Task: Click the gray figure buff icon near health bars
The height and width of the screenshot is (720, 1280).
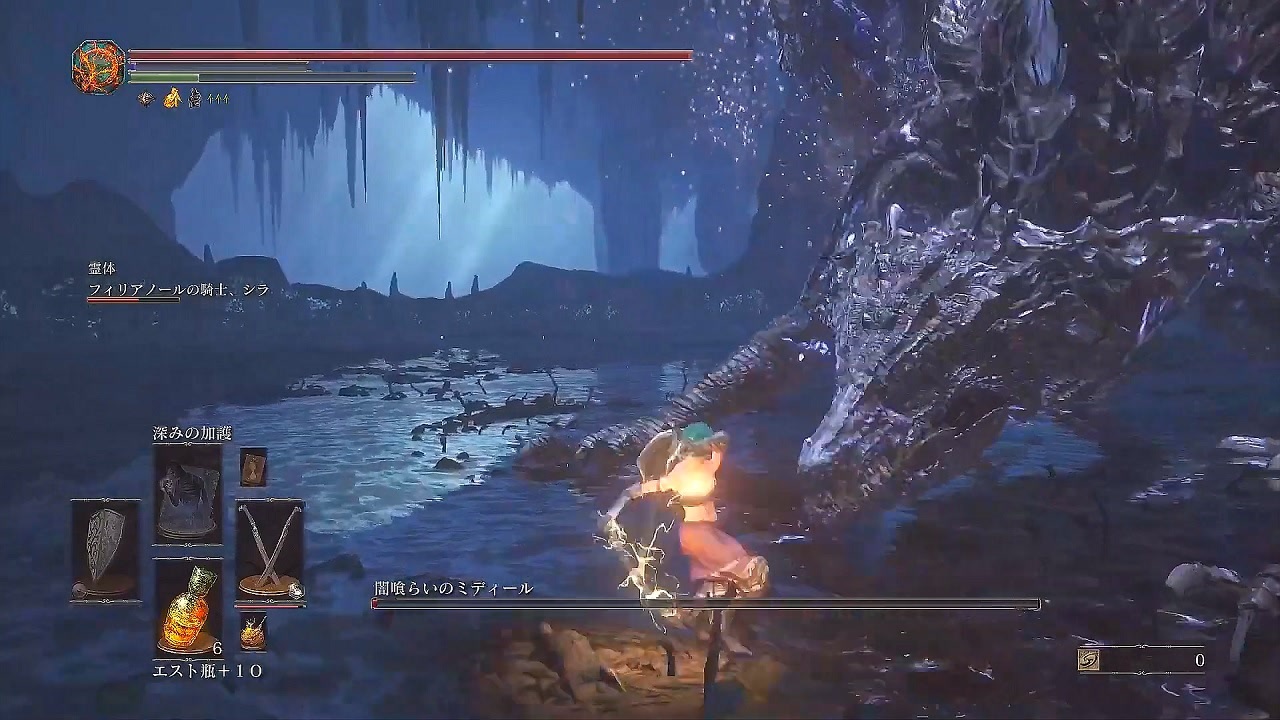Action: 194,98
